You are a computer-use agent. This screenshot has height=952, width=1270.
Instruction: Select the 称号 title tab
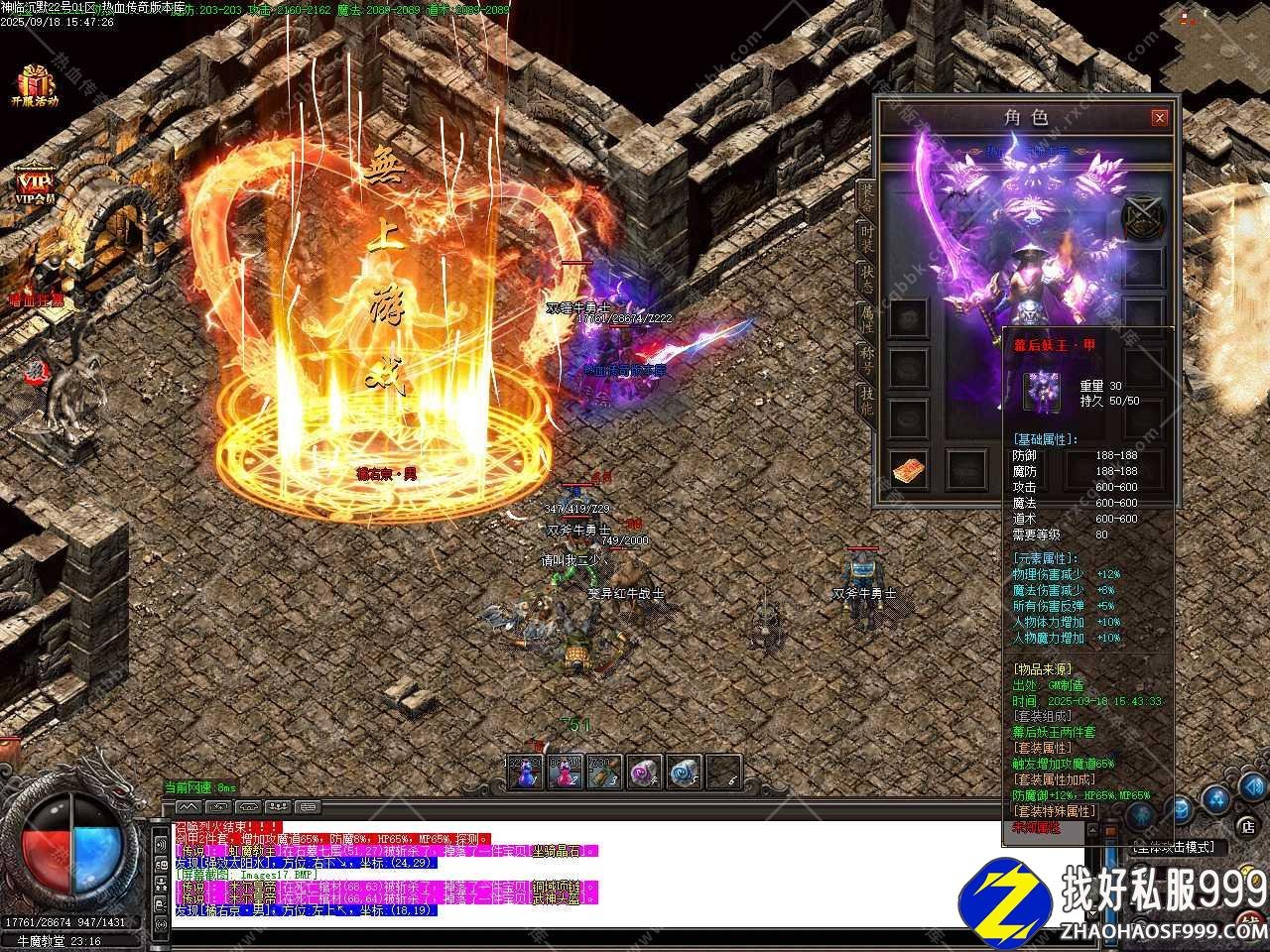866,357
